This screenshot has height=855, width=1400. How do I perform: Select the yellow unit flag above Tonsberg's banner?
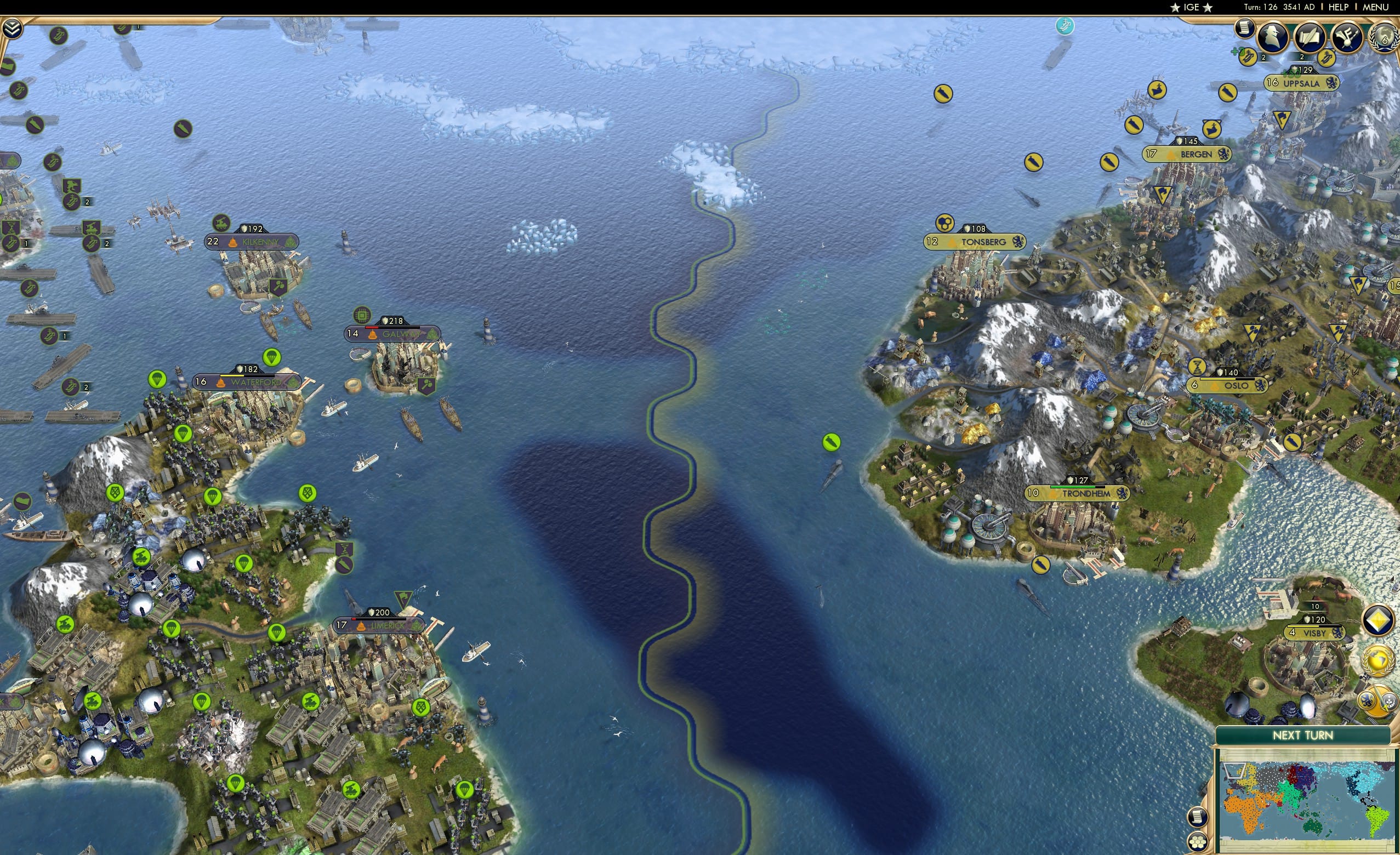(x=945, y=224)
